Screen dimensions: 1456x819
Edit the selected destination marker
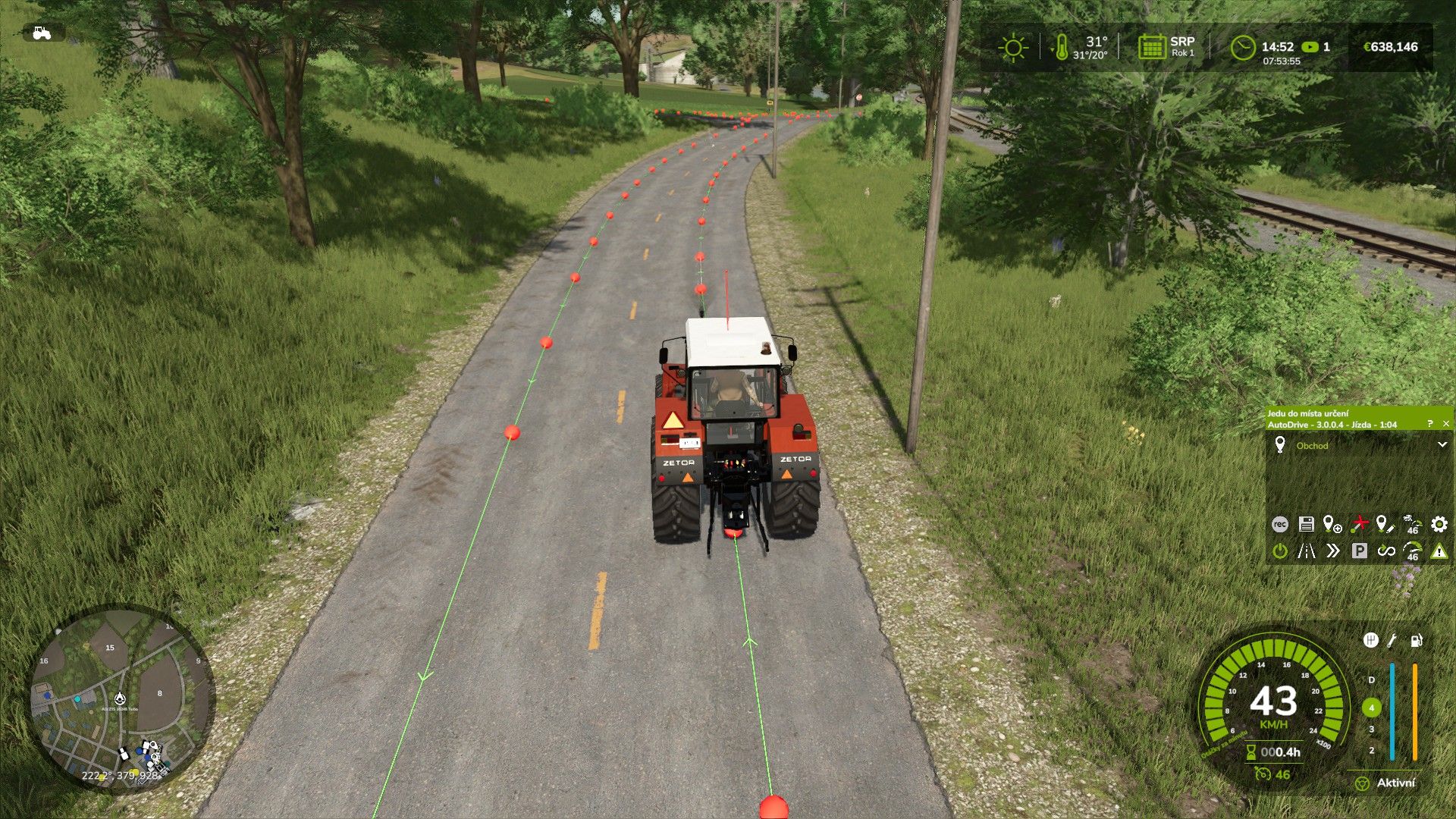[x=1385, y=524]
